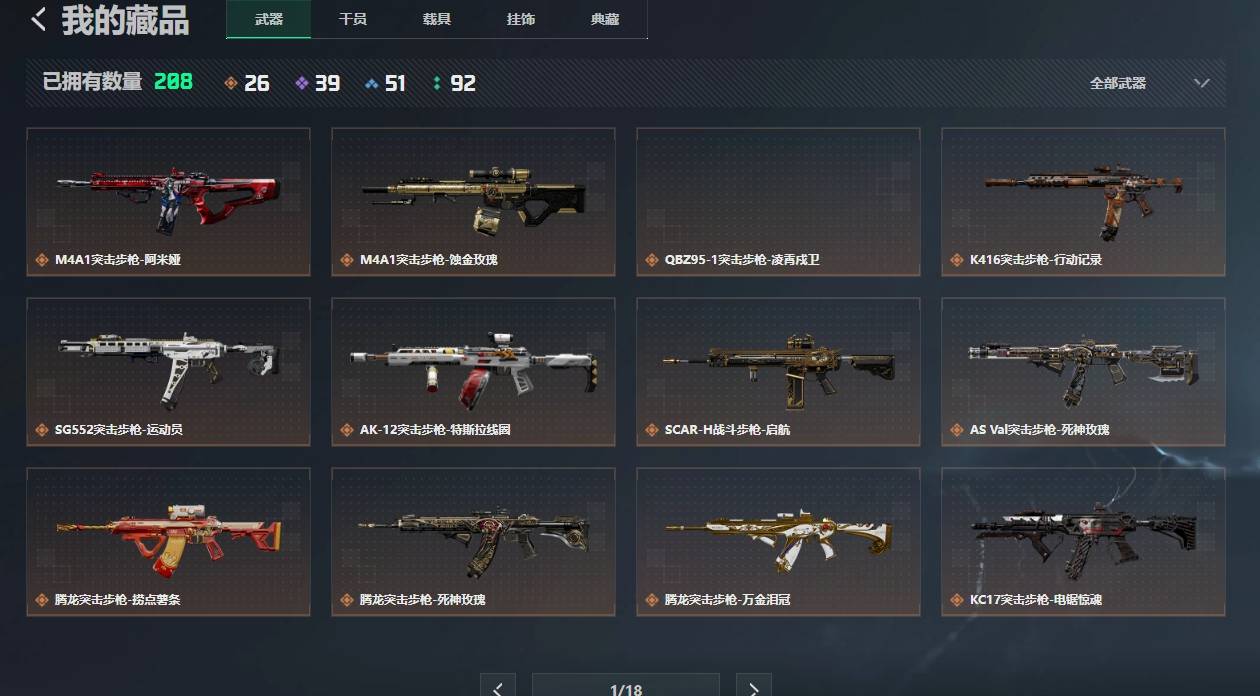
Task: Pick the SCAR-H战斗步枪-启航 skin card
Action: pyautogui.click(x=778, y=371)
